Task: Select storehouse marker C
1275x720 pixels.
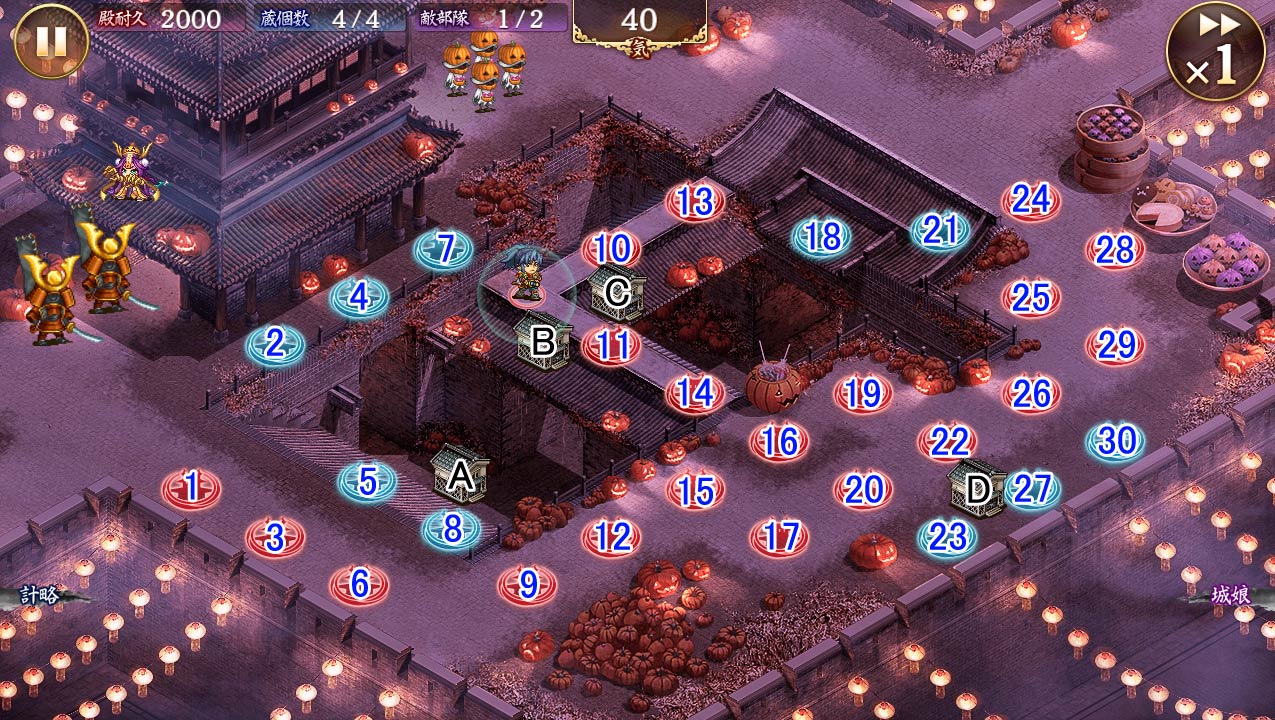Action: [x=617, y=291]
